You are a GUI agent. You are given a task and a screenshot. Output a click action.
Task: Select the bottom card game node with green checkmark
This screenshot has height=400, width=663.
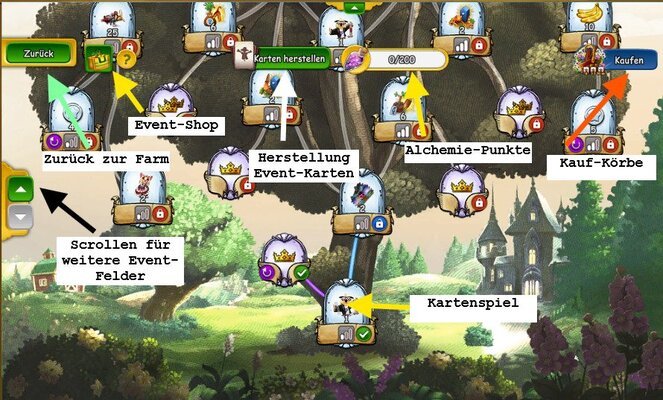click(x=344, y=315)
